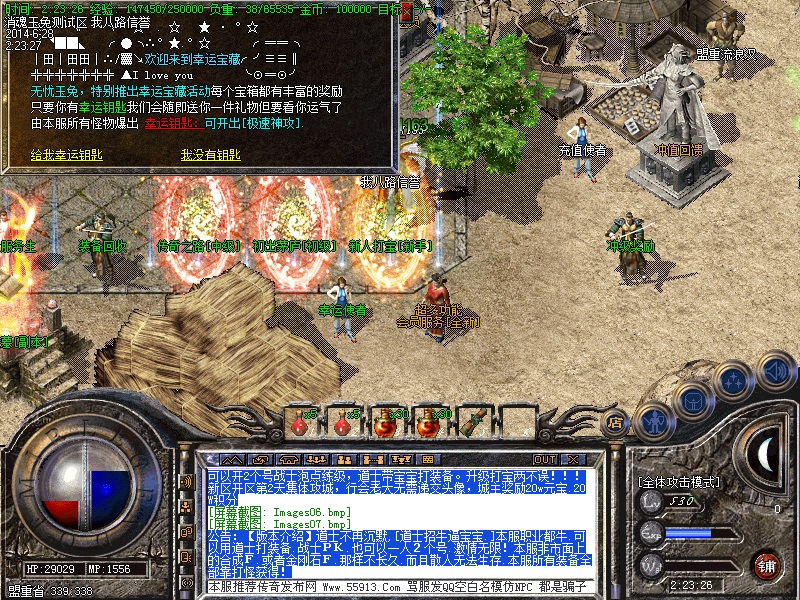Switch the 全体攻击模式 attack mode label
The width and height of the screenshot is (800, 600).
tap(680, 482)
